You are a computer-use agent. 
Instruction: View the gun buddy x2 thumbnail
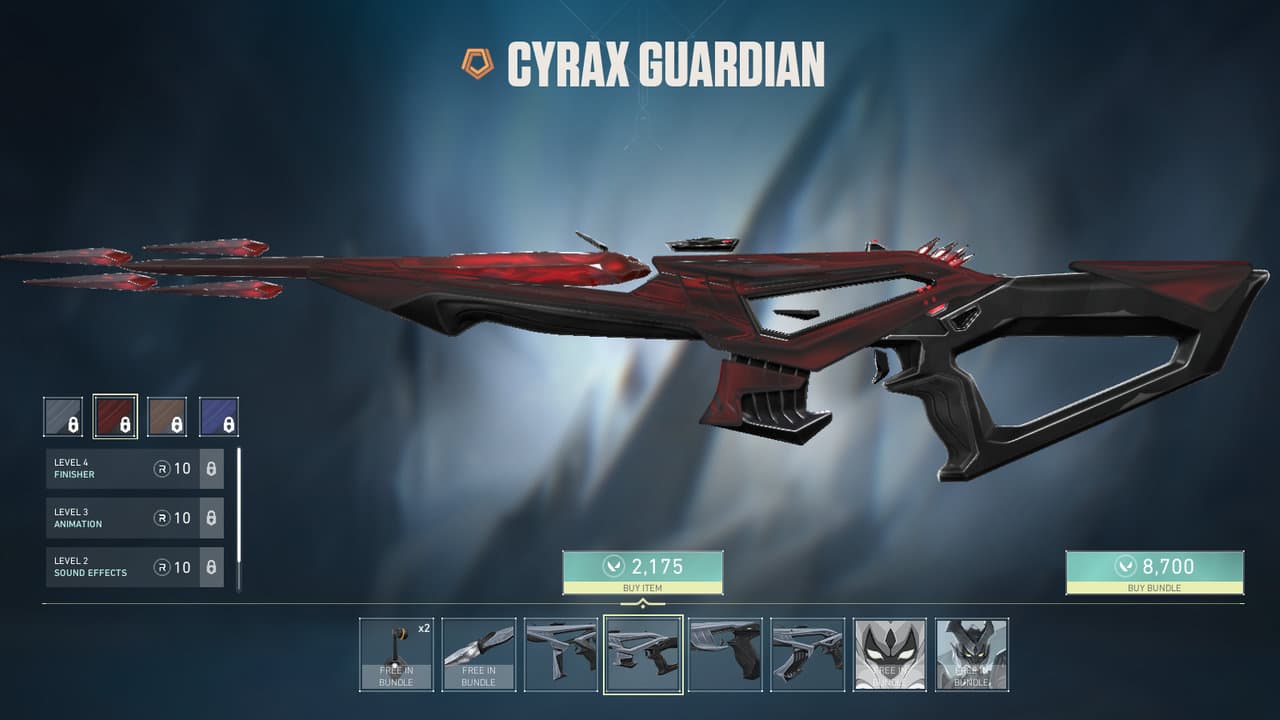[396, 654]
